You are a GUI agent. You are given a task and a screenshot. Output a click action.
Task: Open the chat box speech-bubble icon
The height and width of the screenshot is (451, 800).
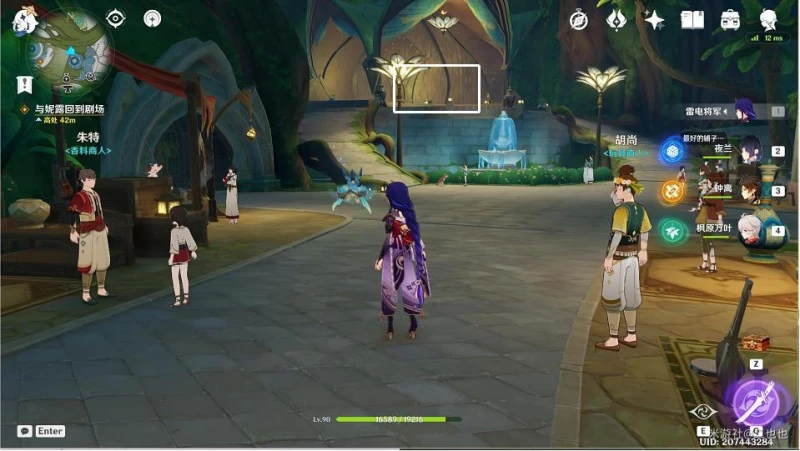coord(25,431)
